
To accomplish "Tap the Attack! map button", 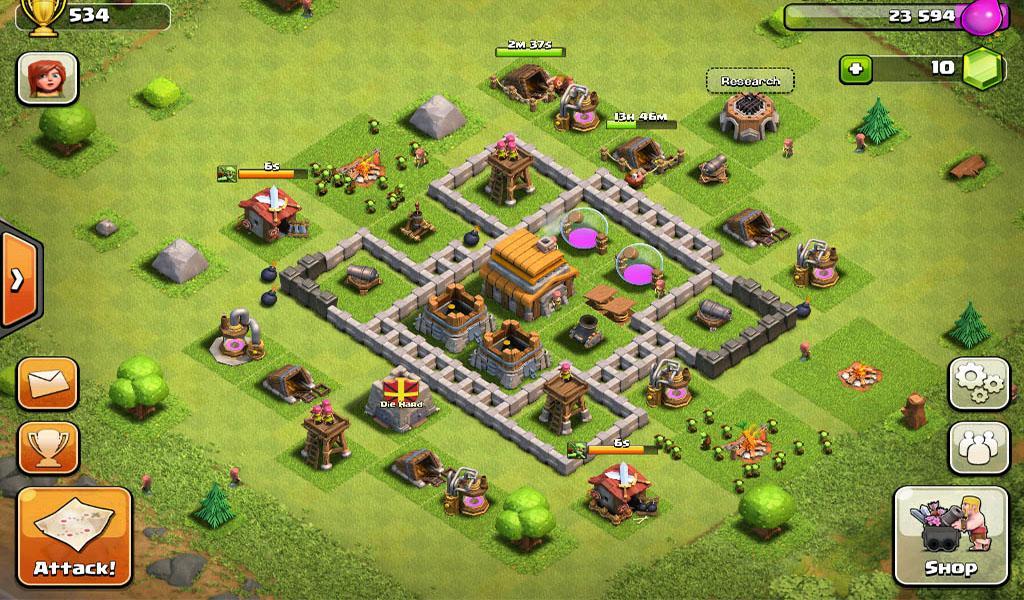I will (x=75, y=536).
